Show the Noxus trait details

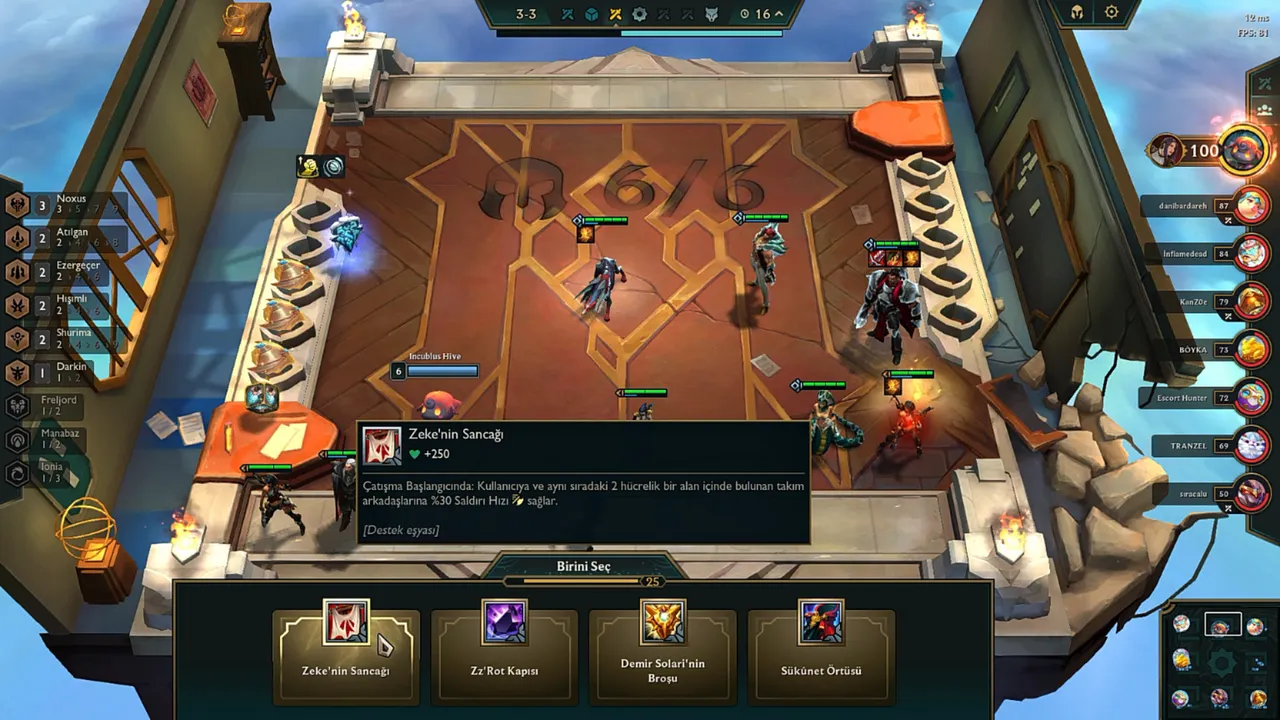(x=60, y=205)
